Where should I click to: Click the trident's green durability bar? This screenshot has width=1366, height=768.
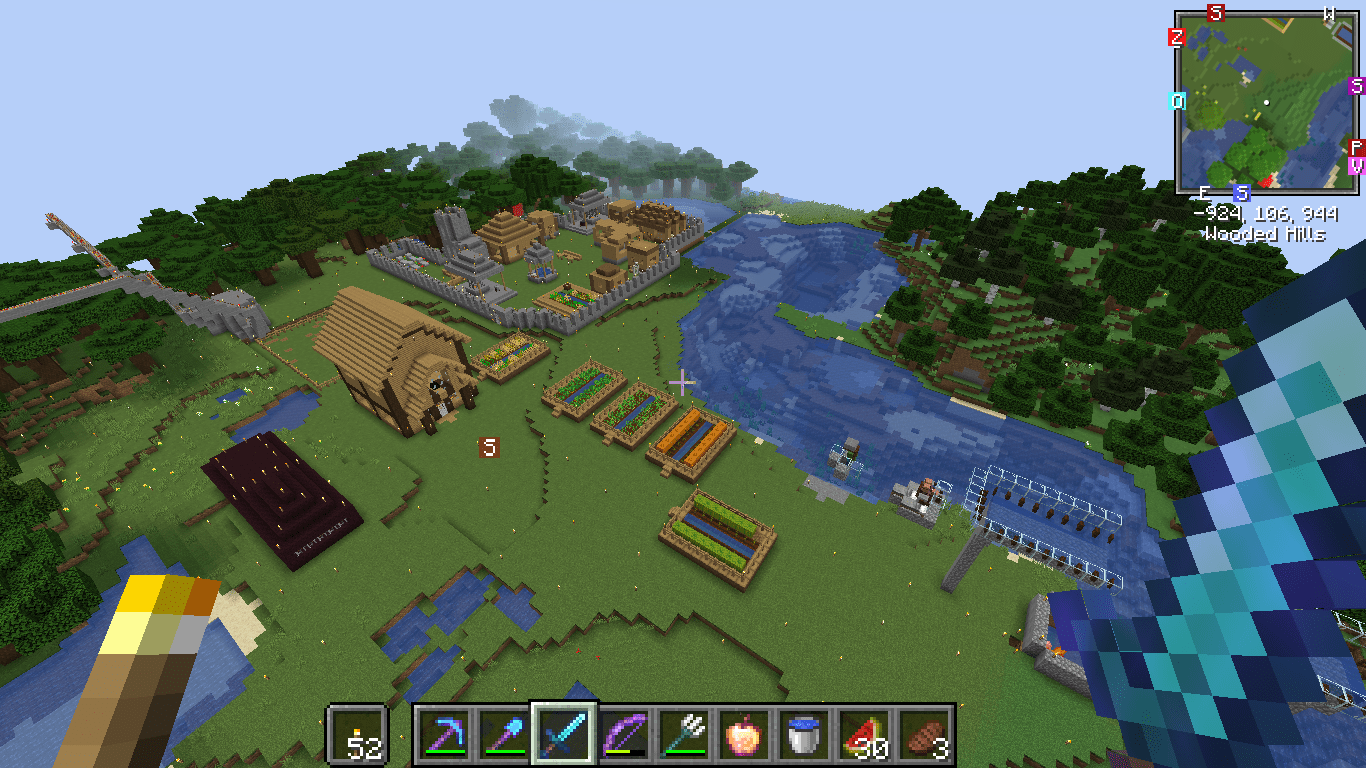click(686, 750)
